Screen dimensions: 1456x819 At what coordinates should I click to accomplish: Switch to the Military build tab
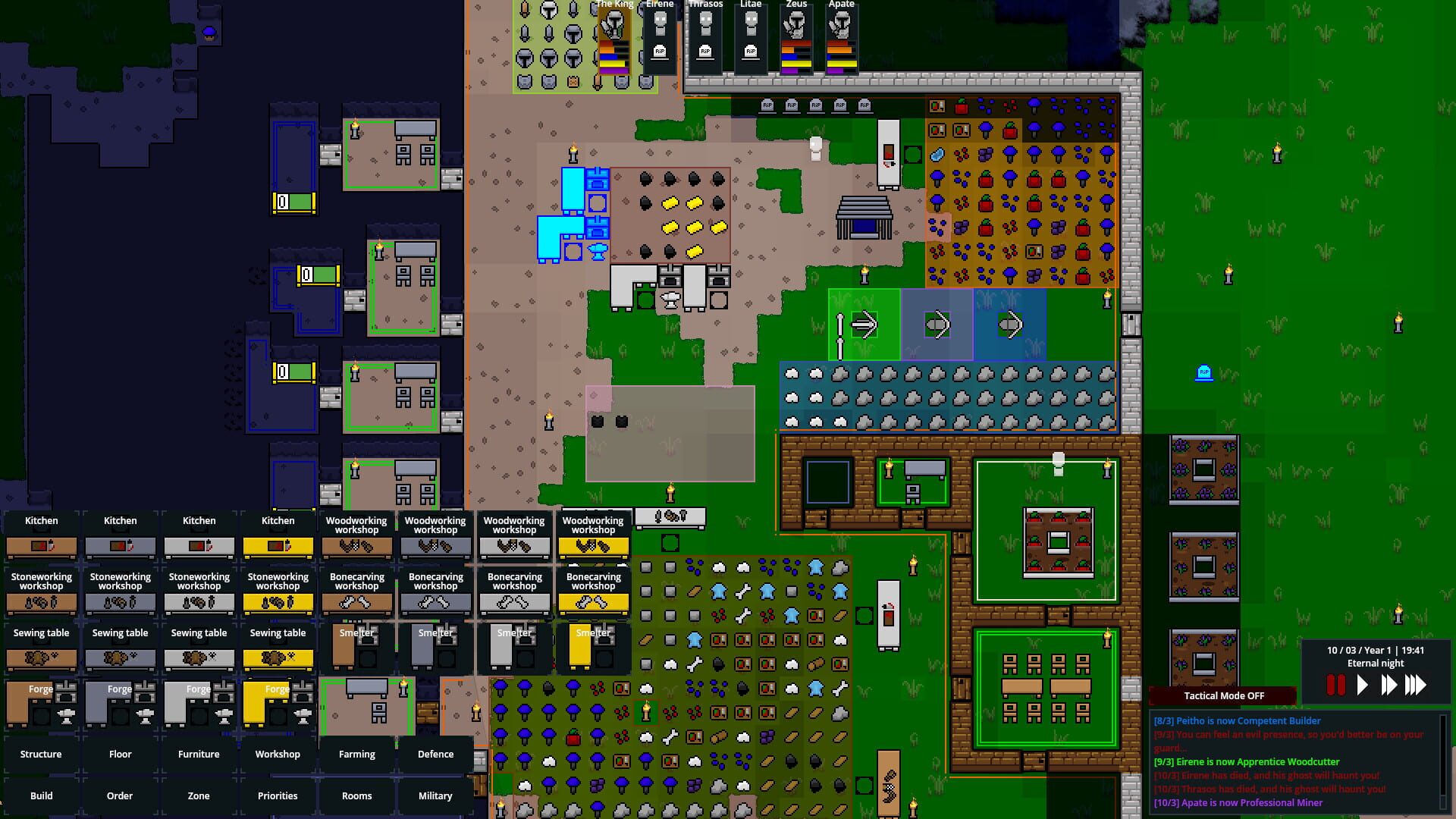point(435,795)
